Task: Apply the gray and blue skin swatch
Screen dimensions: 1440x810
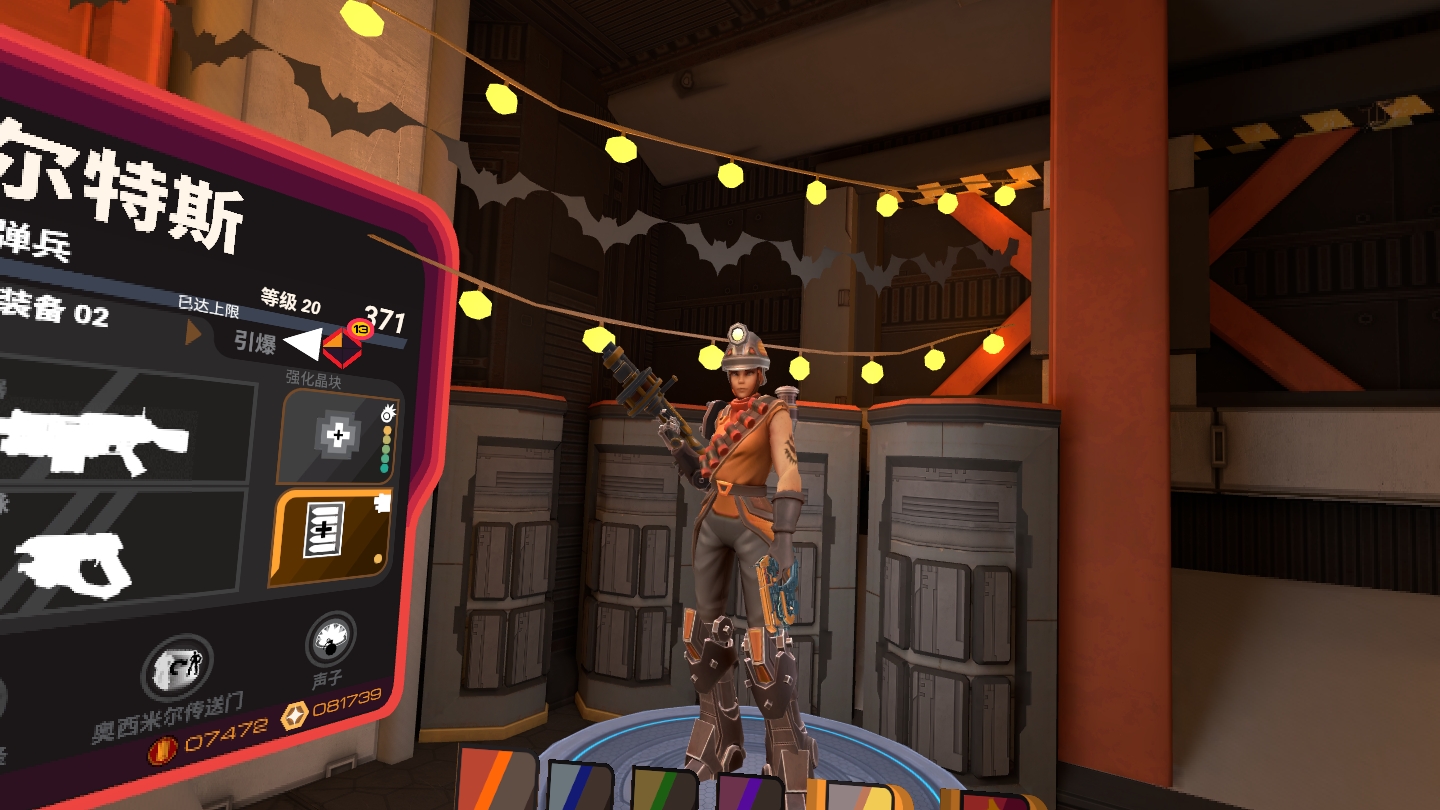Action: (580, 787)
